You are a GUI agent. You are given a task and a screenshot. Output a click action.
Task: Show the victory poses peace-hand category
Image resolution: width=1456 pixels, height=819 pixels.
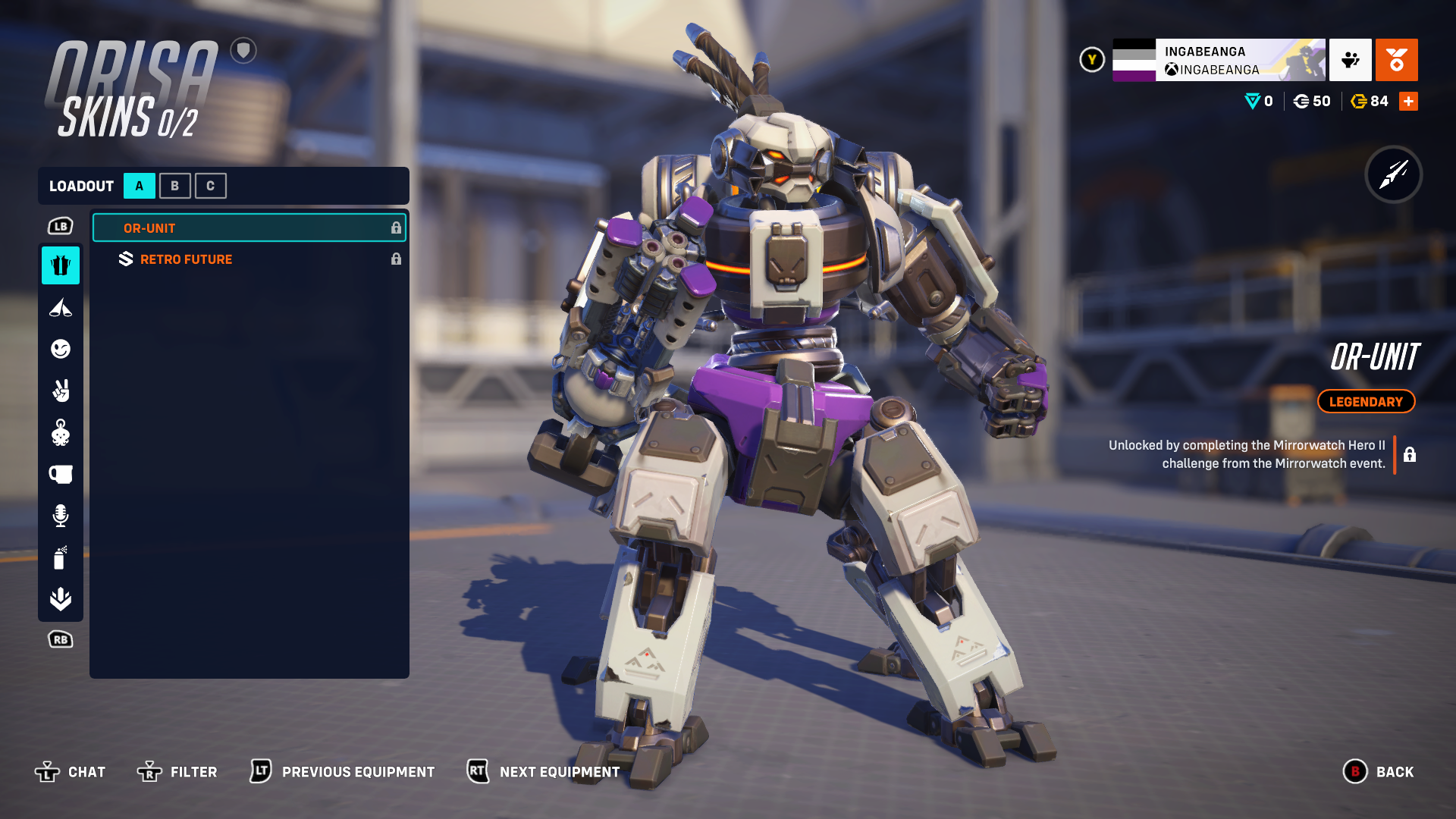(61, 391)
